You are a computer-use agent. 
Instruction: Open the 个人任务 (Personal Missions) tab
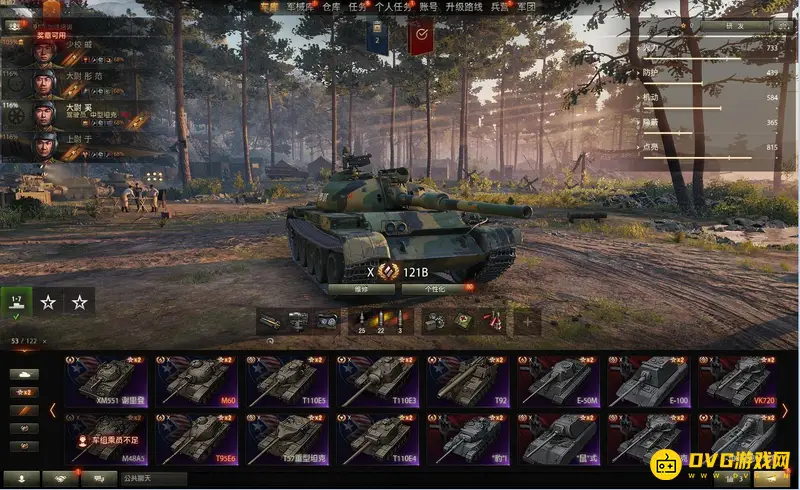(x=393, y=6)
